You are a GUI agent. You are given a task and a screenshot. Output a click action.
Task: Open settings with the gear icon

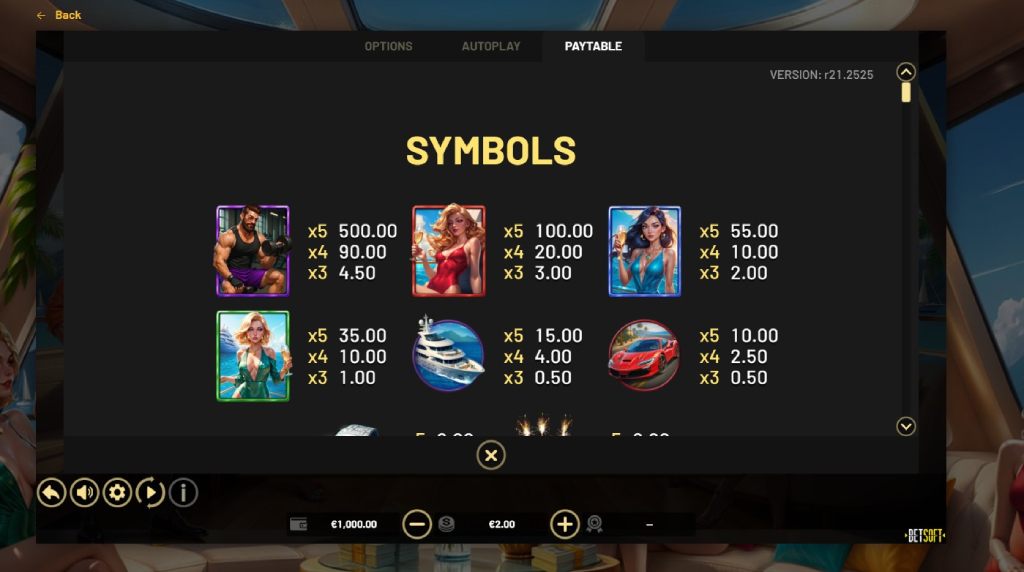click(118, 492)
